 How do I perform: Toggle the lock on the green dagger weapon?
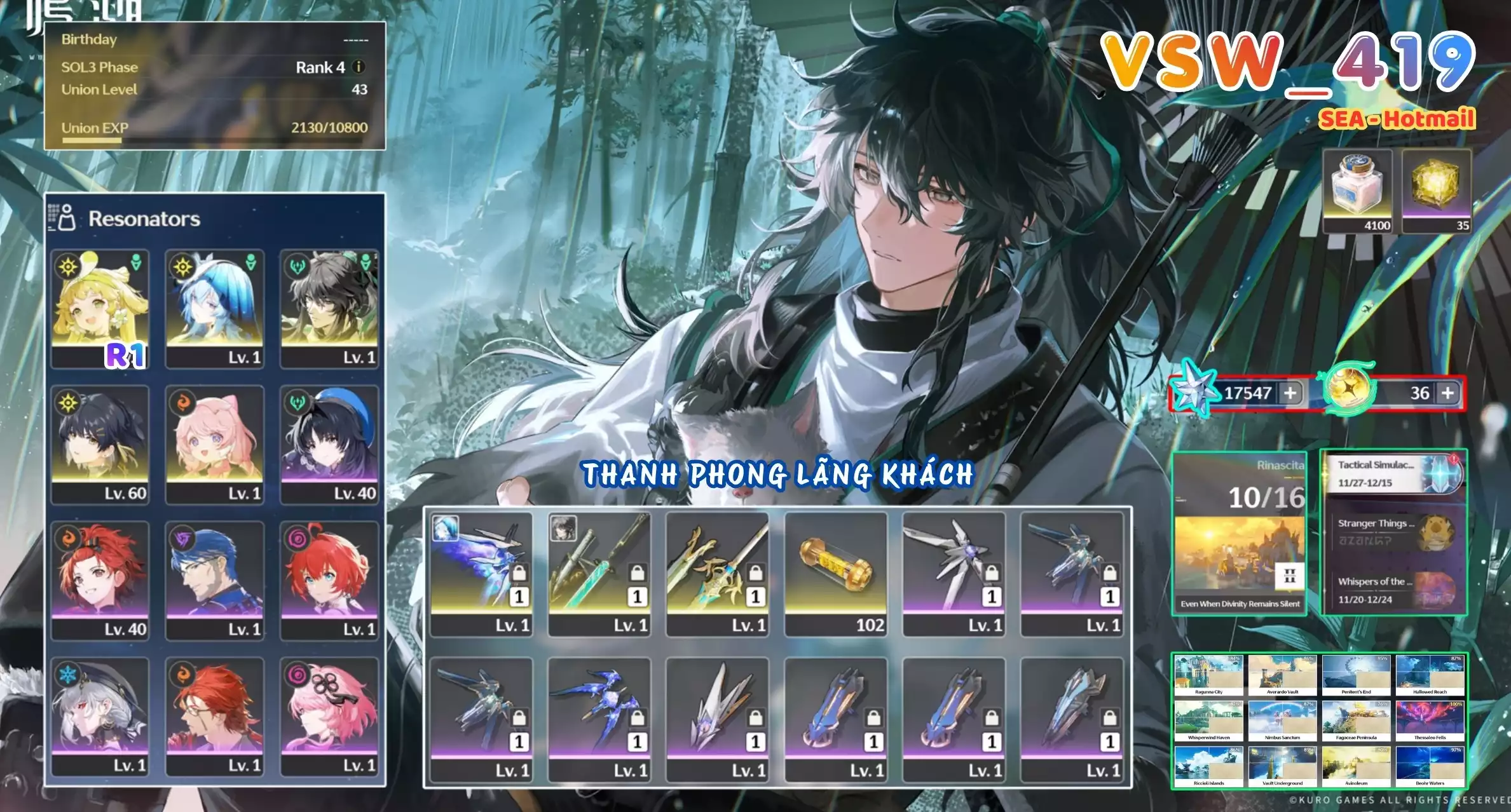[x=637, y=575]
